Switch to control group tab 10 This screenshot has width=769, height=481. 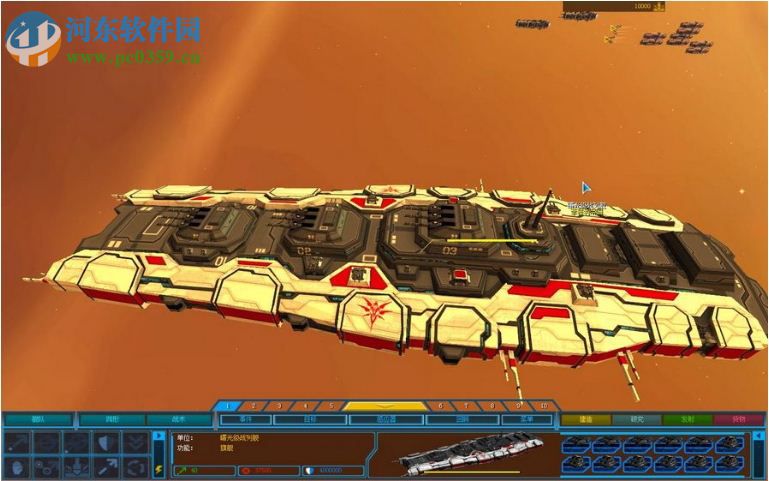coord(543,406)
